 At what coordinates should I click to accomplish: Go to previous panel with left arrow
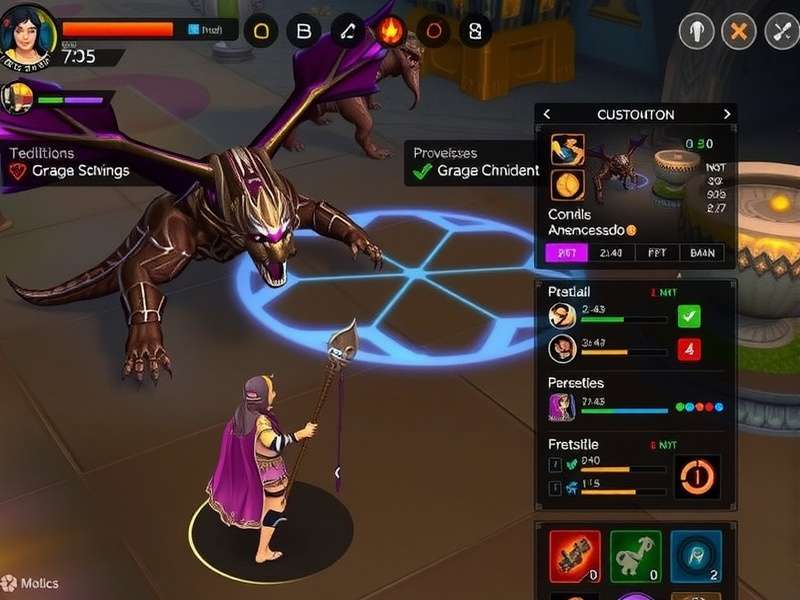point(547,115)
